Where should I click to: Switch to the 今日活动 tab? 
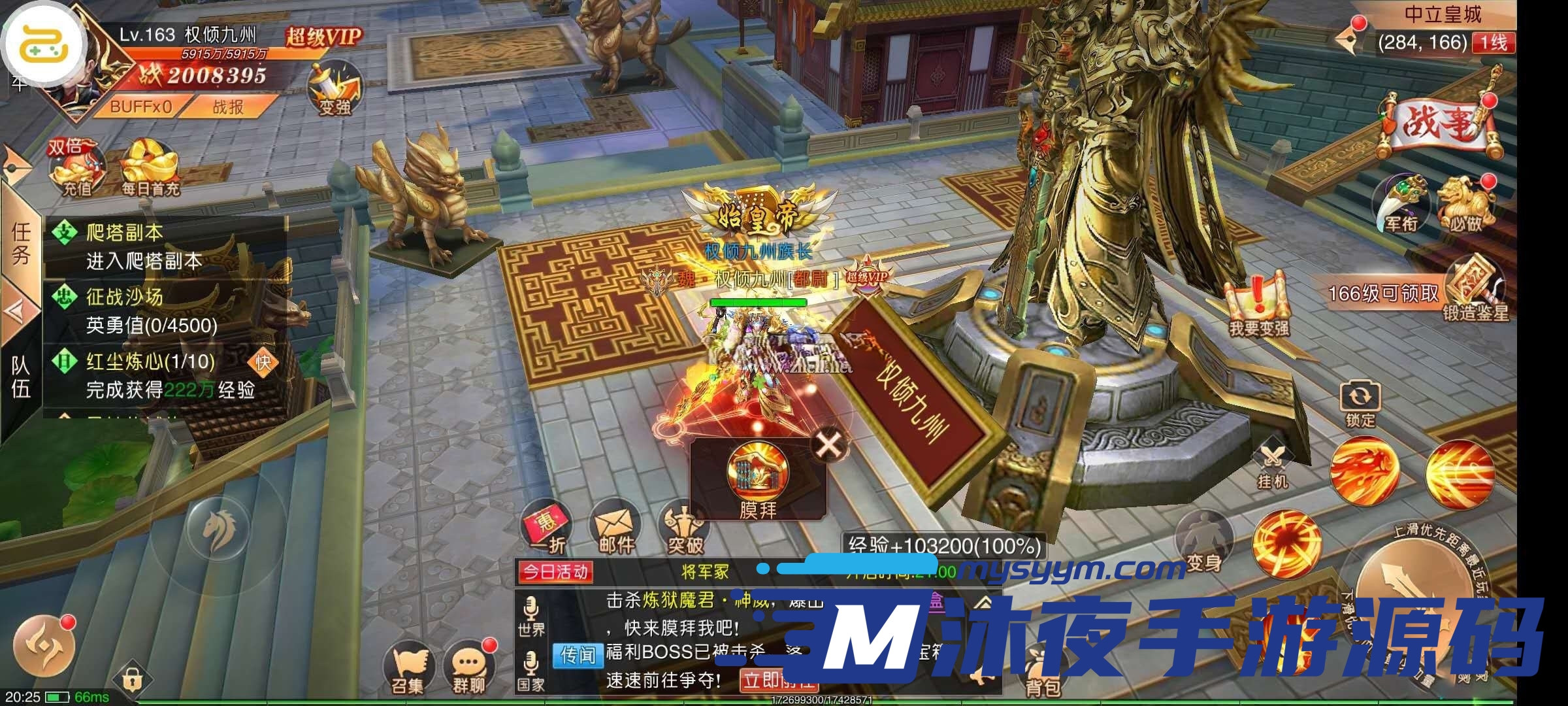[556, 571]
